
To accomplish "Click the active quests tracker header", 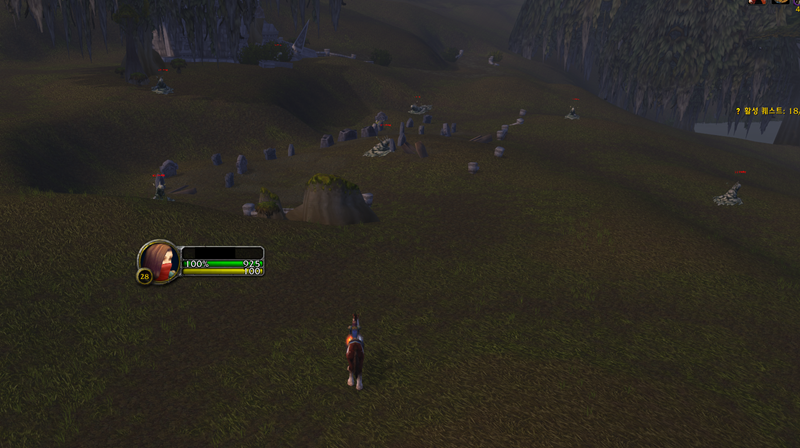I will click(768, 113).
